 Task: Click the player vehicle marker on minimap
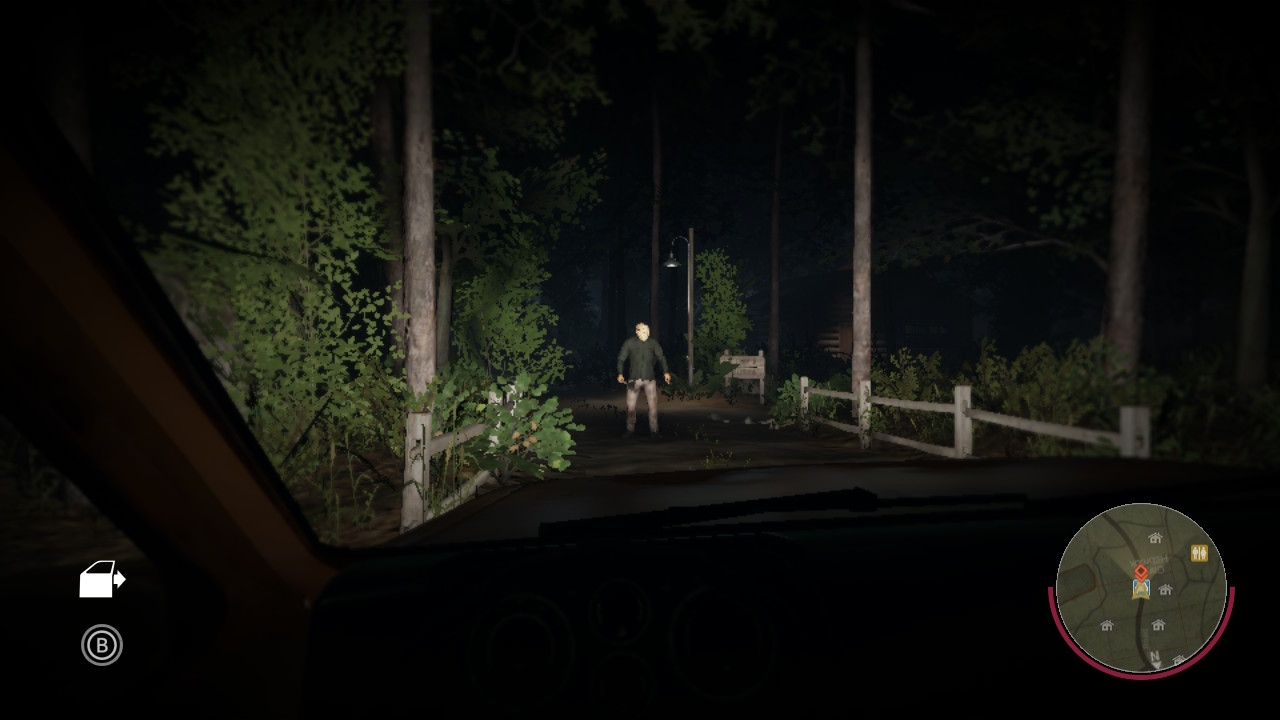(1141, 590)
